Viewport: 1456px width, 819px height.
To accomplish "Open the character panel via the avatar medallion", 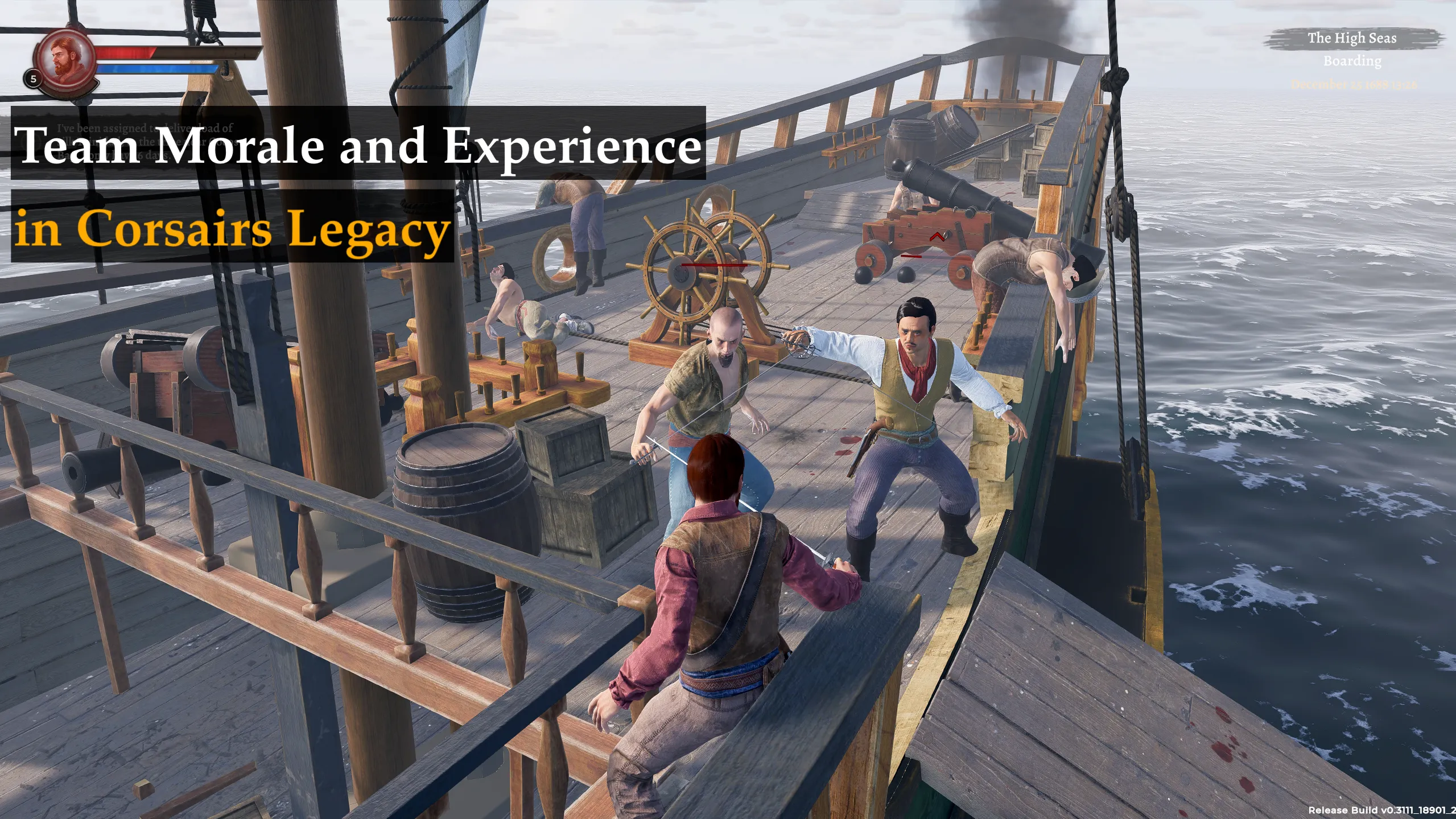I will 67,57.
